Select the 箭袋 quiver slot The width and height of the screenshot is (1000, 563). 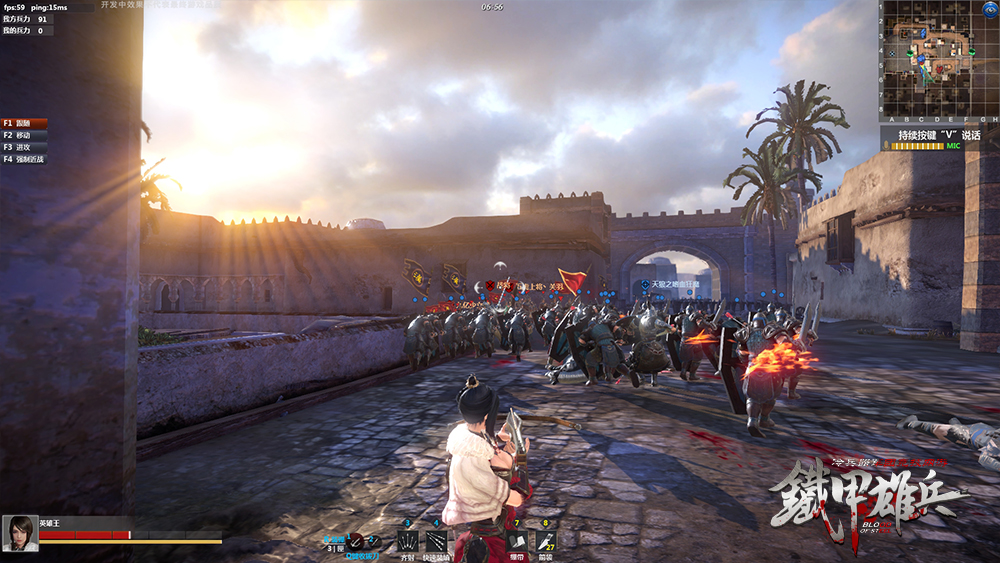pos(545,541)
